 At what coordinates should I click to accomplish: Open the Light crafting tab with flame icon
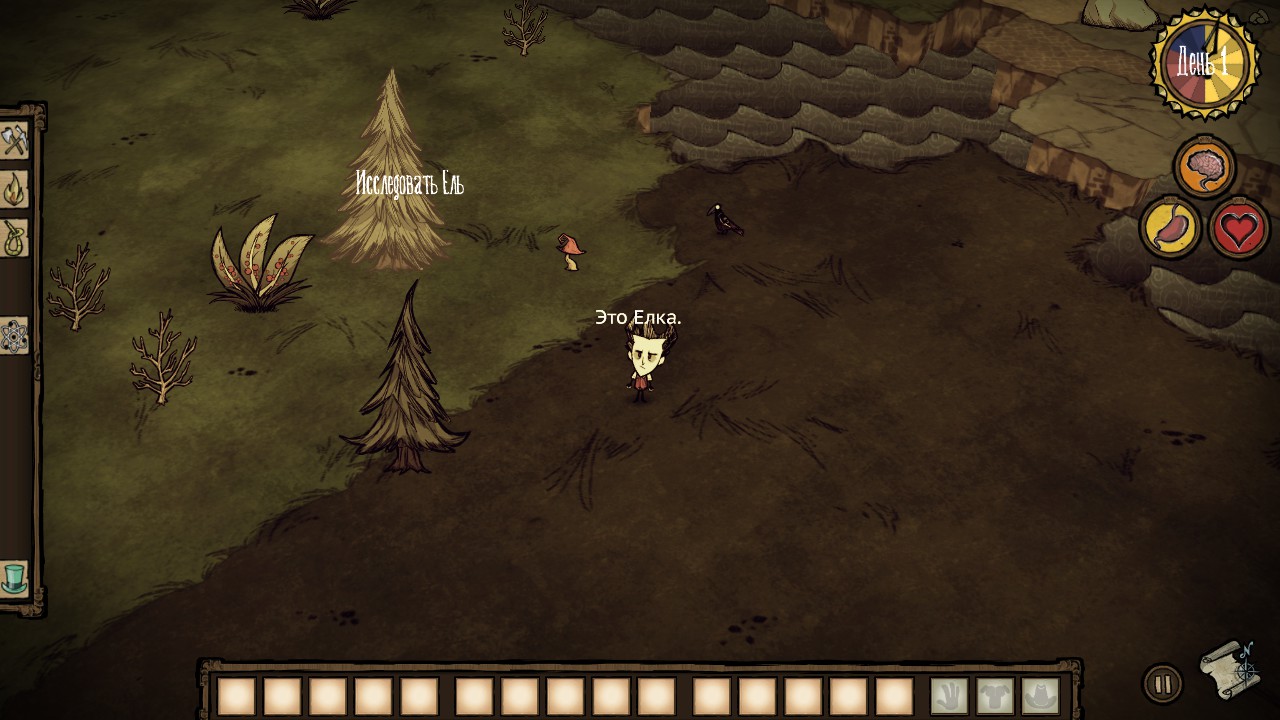pos(14,189)
